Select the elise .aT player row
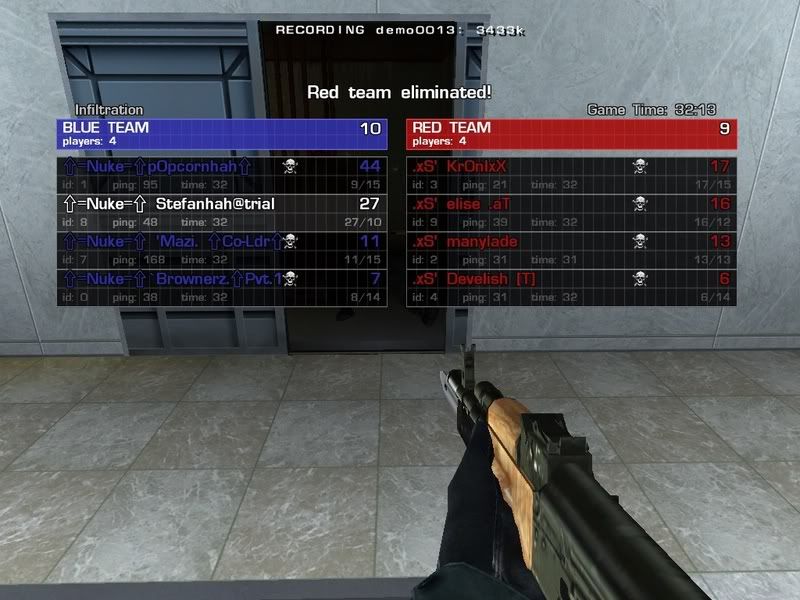The height and width of the screenshot is (600, 800). coord(571,211)
